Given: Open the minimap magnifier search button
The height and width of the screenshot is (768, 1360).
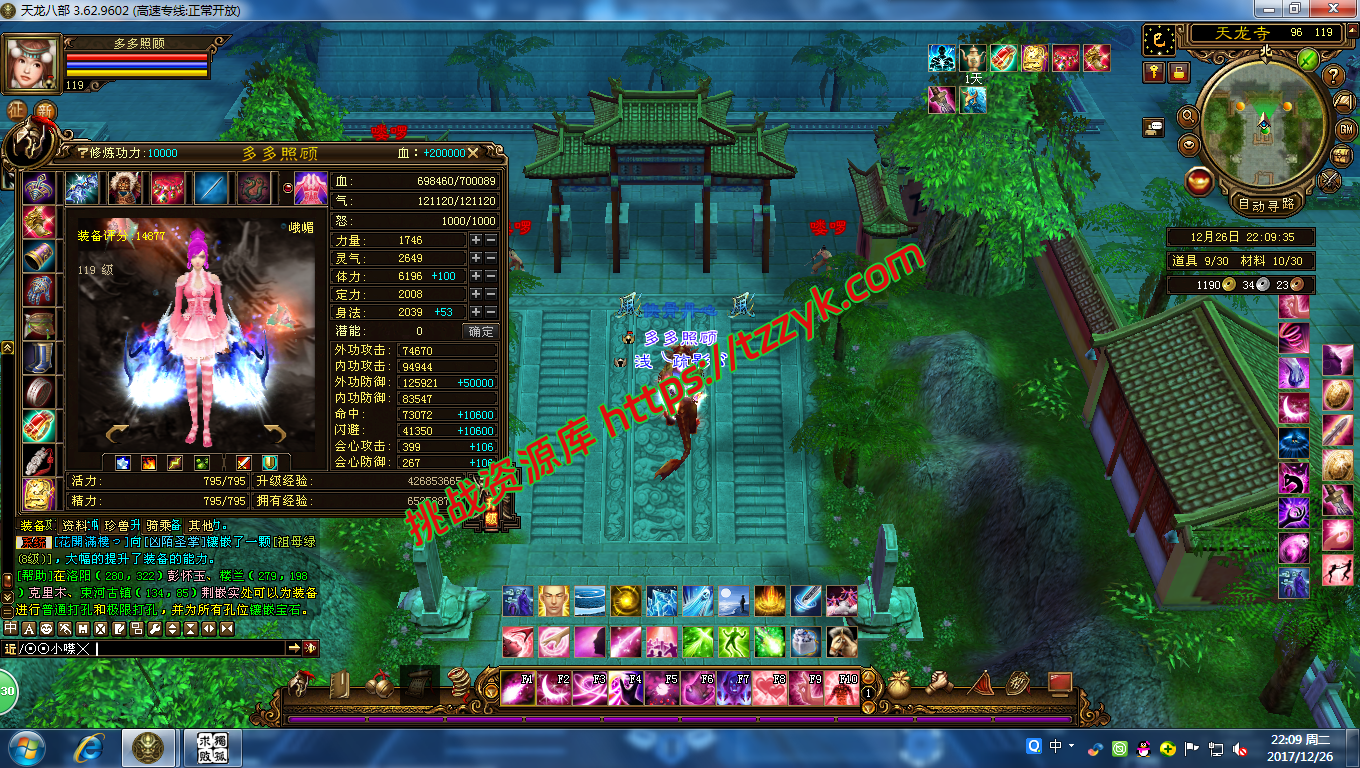Looking at the screenshot, I should pos(1189,116).
